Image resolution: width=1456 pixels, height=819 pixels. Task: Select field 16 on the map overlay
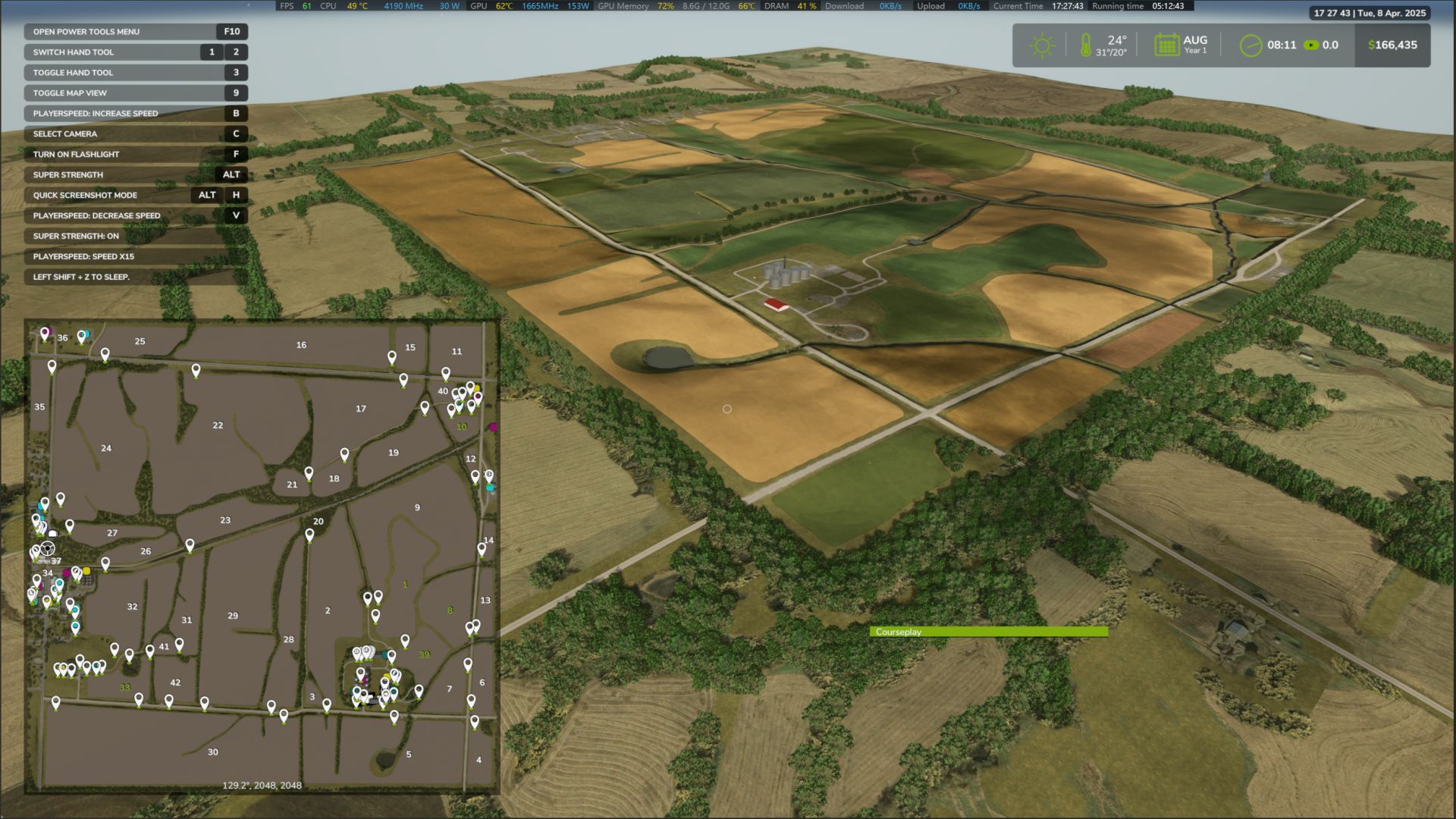click(x=301, y=345)
